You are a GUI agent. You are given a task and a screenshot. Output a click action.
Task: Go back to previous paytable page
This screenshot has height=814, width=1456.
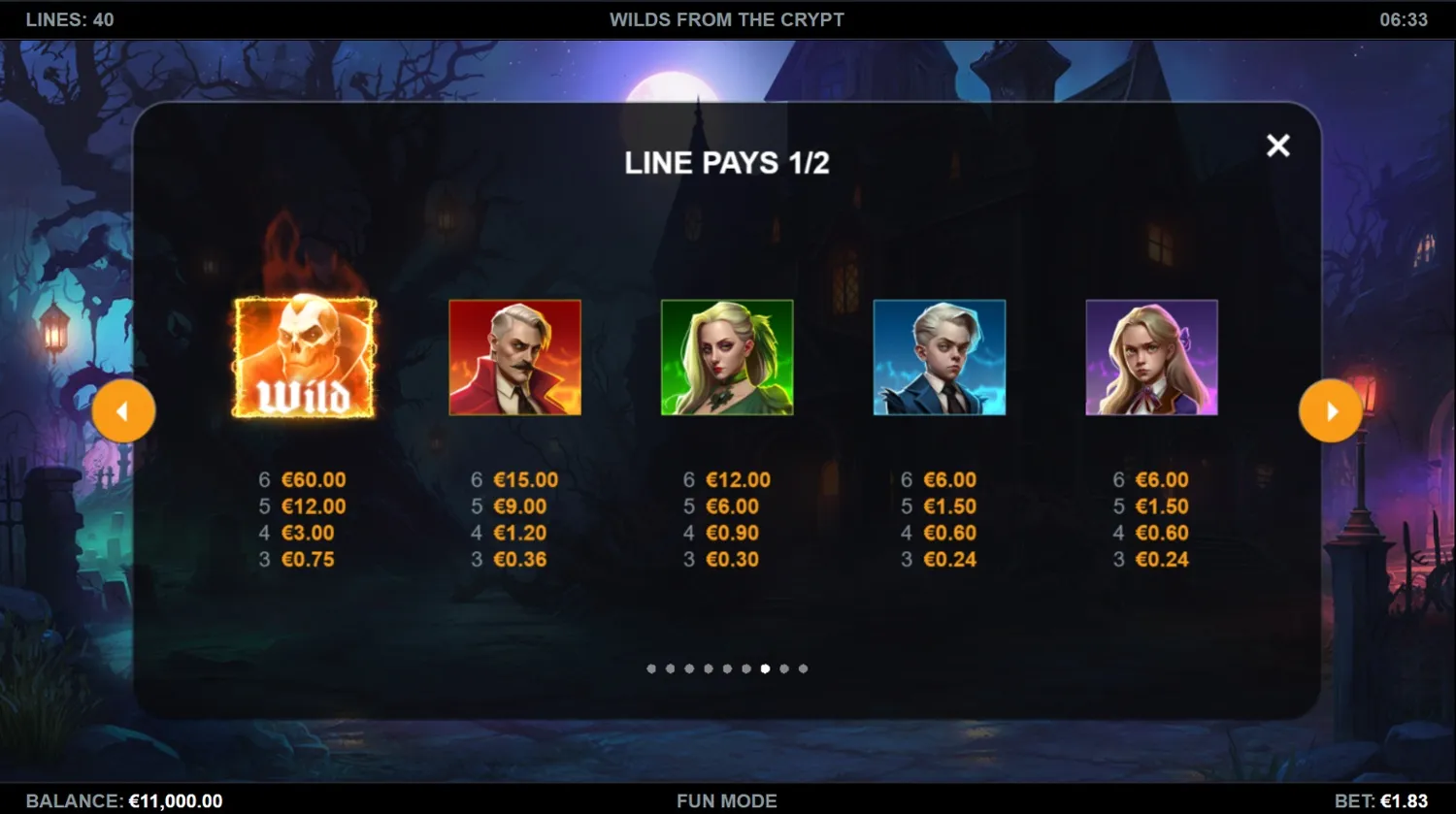[x=124, y=410]
